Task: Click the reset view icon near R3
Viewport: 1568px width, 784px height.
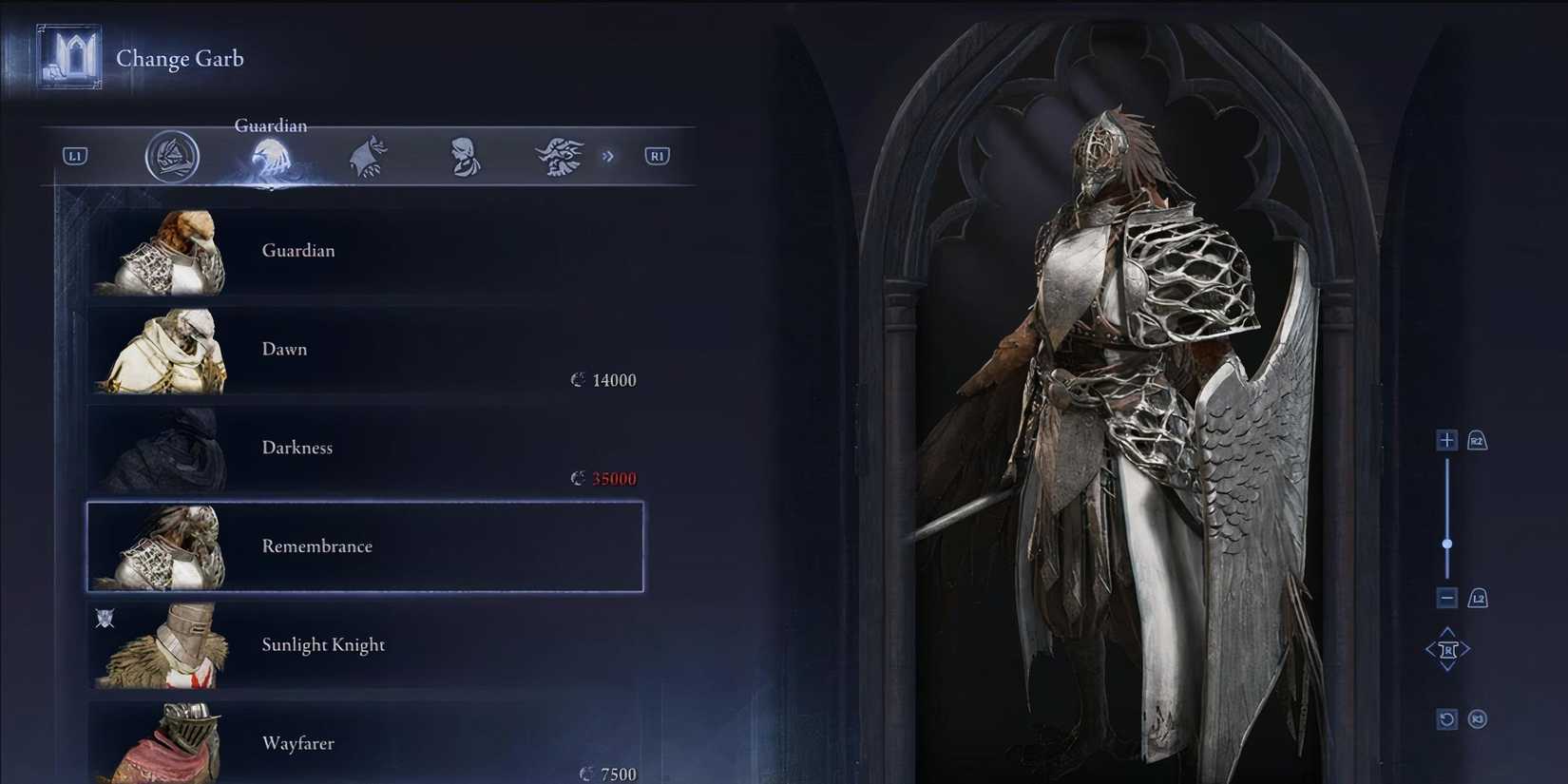Action: click(1446, 719)
